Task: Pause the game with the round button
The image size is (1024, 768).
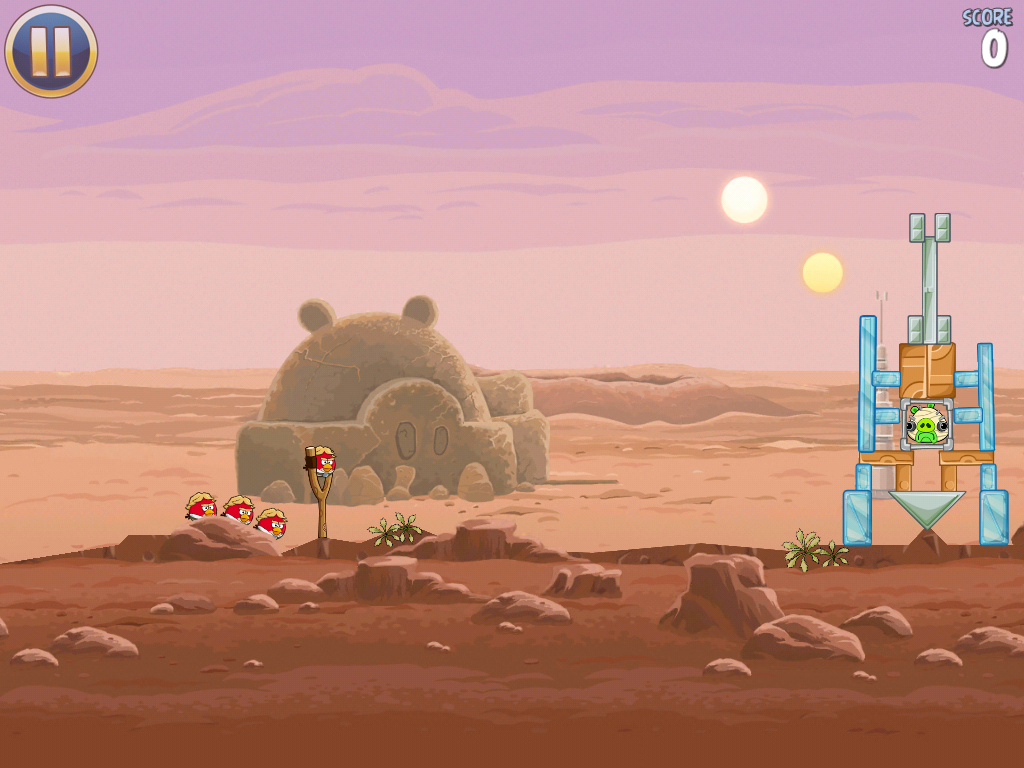Action: pyautogui.click(x=51, y=51)
